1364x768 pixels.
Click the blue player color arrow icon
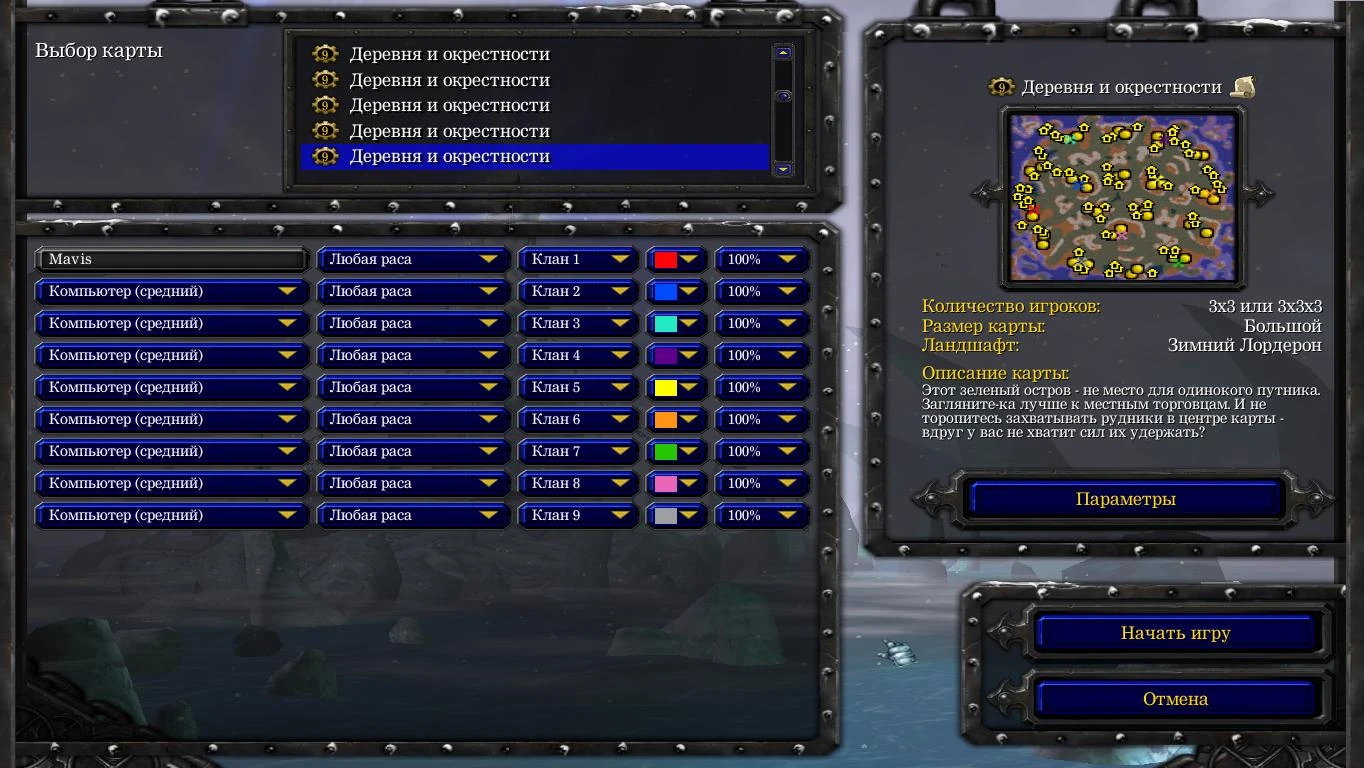[x=691, y=291]
